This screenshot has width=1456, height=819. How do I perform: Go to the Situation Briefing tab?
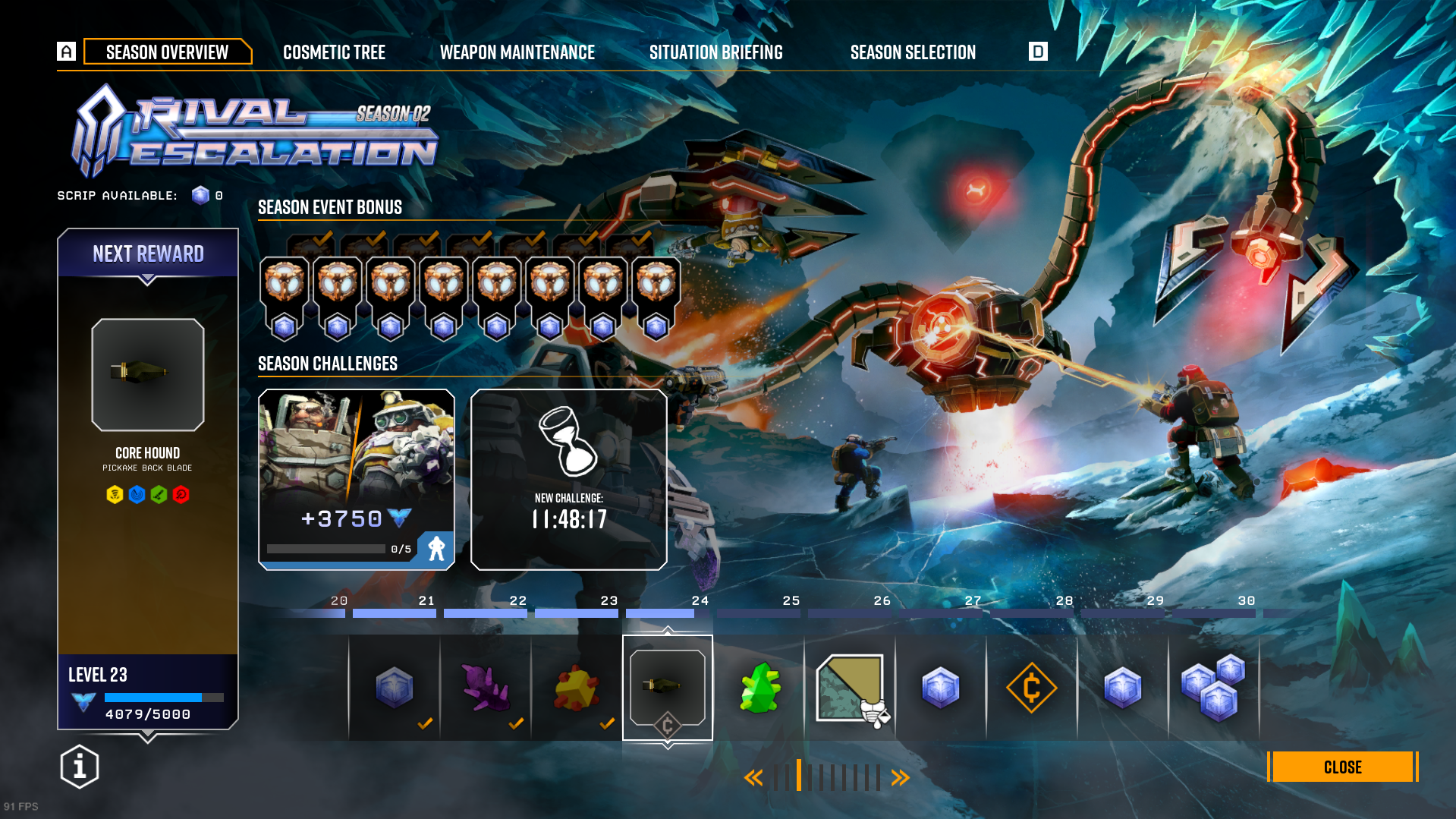(715, 52)
